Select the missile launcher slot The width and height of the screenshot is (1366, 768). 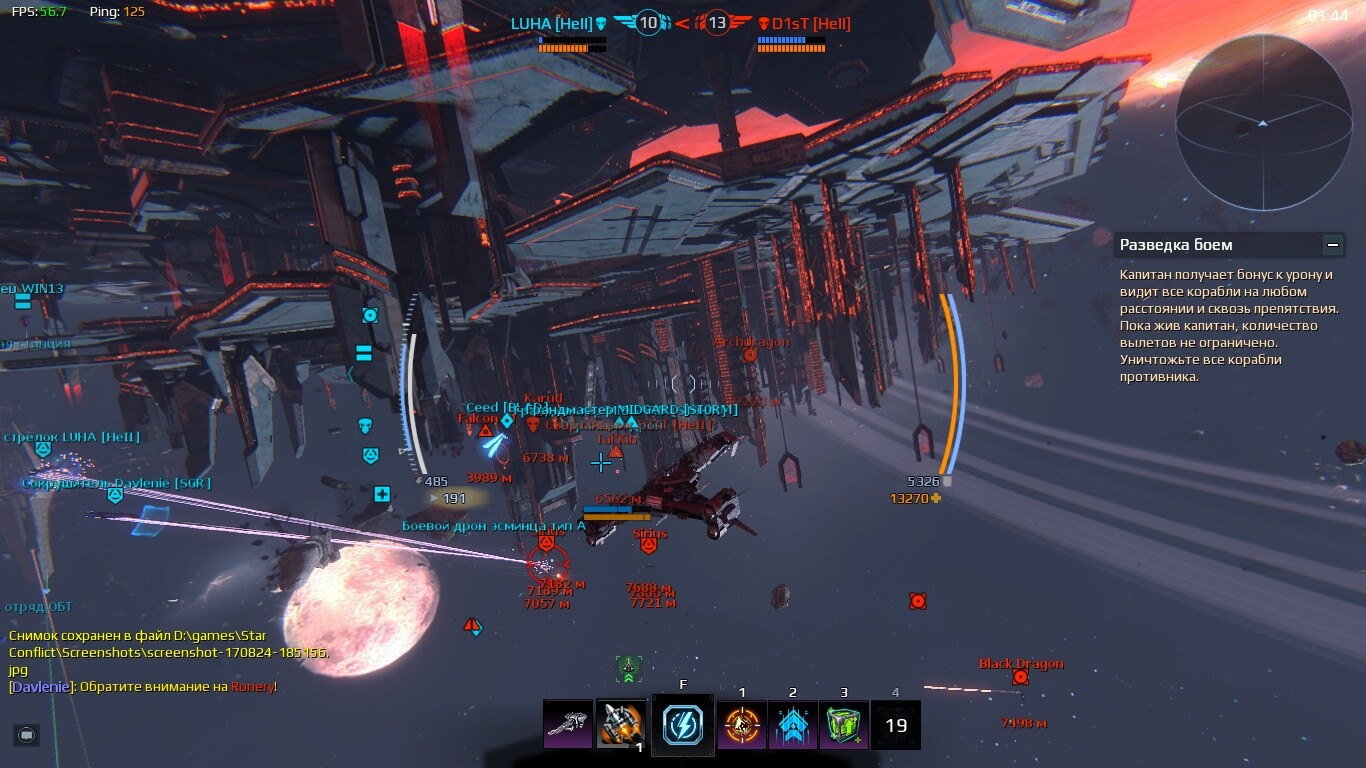tap(621, 724)
